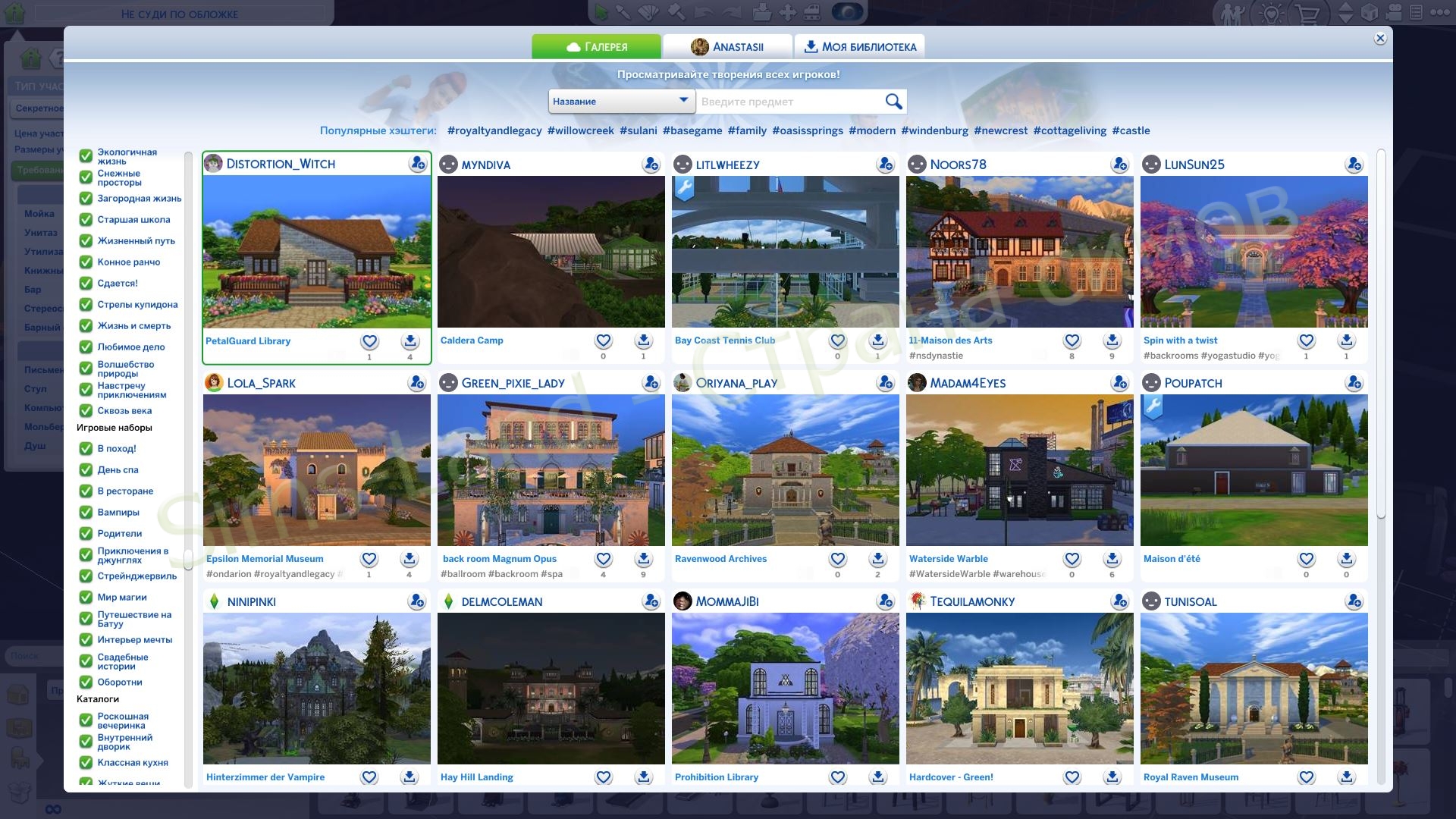The height and width of the screenshot is (819, 1456).
Task: Open the three-dot options menu at top right
Action: pos(1441,12)
